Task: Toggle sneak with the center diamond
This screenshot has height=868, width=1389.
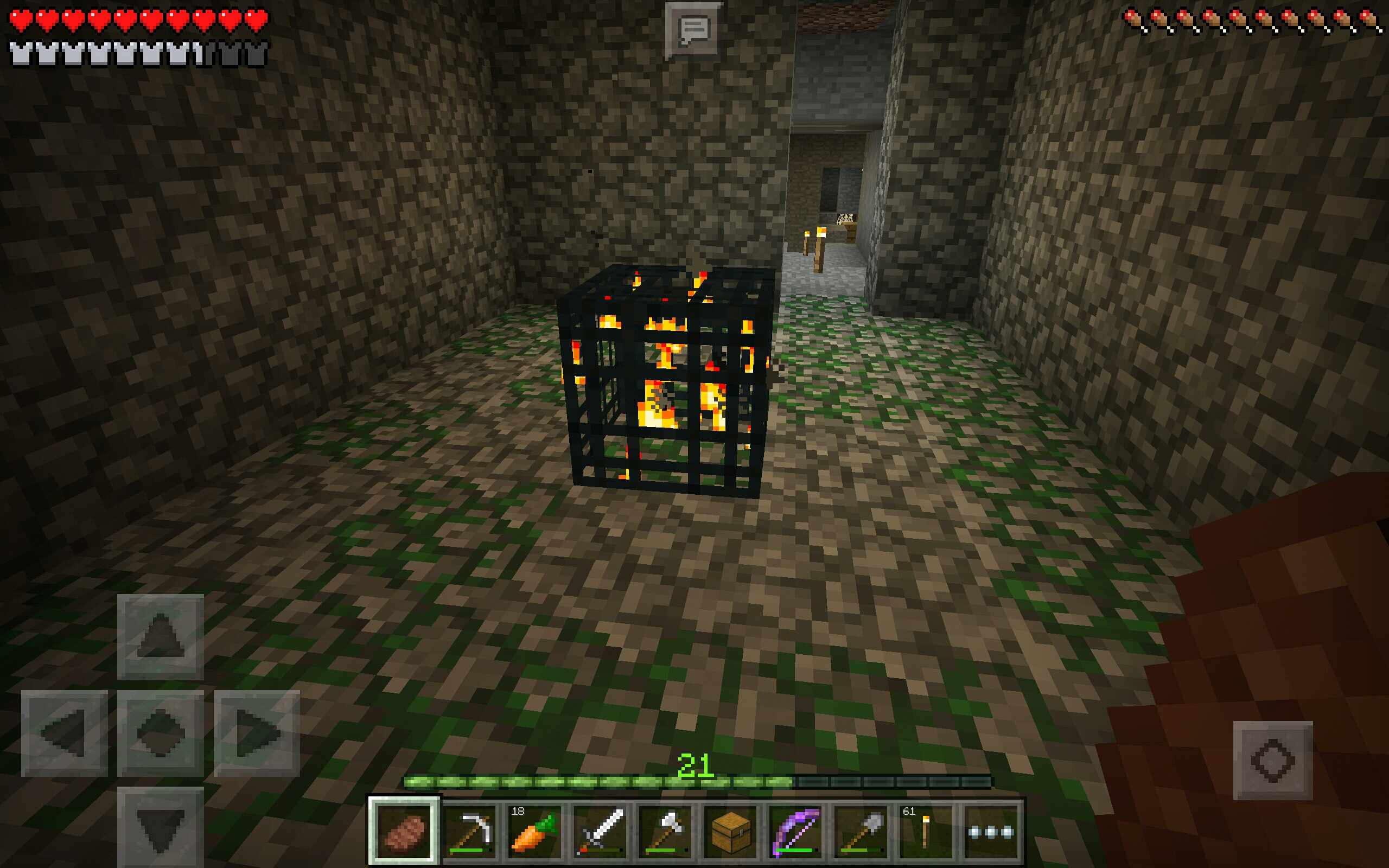Action: (x=160, y=733)
